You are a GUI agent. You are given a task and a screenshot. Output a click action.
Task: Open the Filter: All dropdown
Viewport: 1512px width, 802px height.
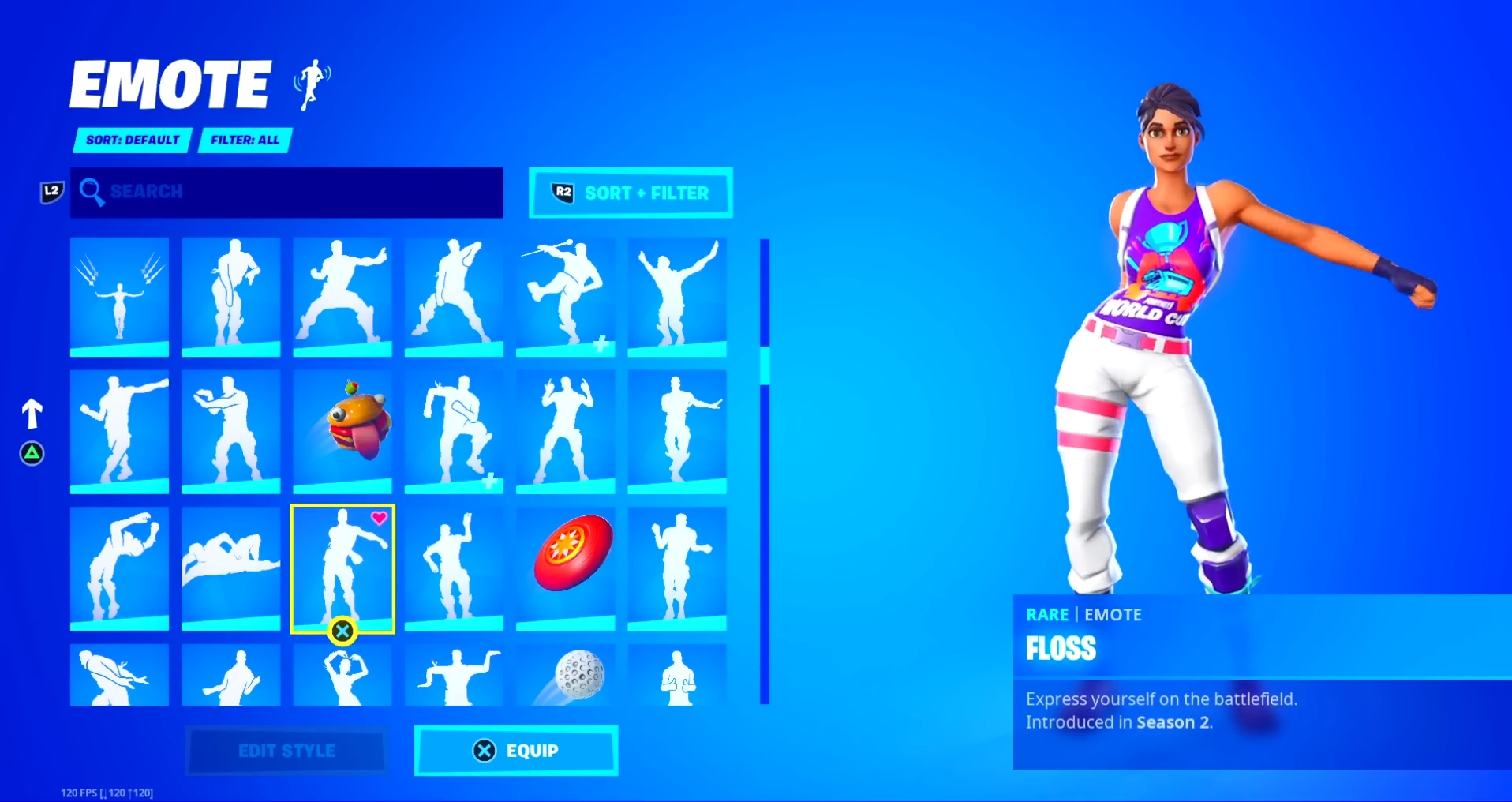tap(245, 140)
